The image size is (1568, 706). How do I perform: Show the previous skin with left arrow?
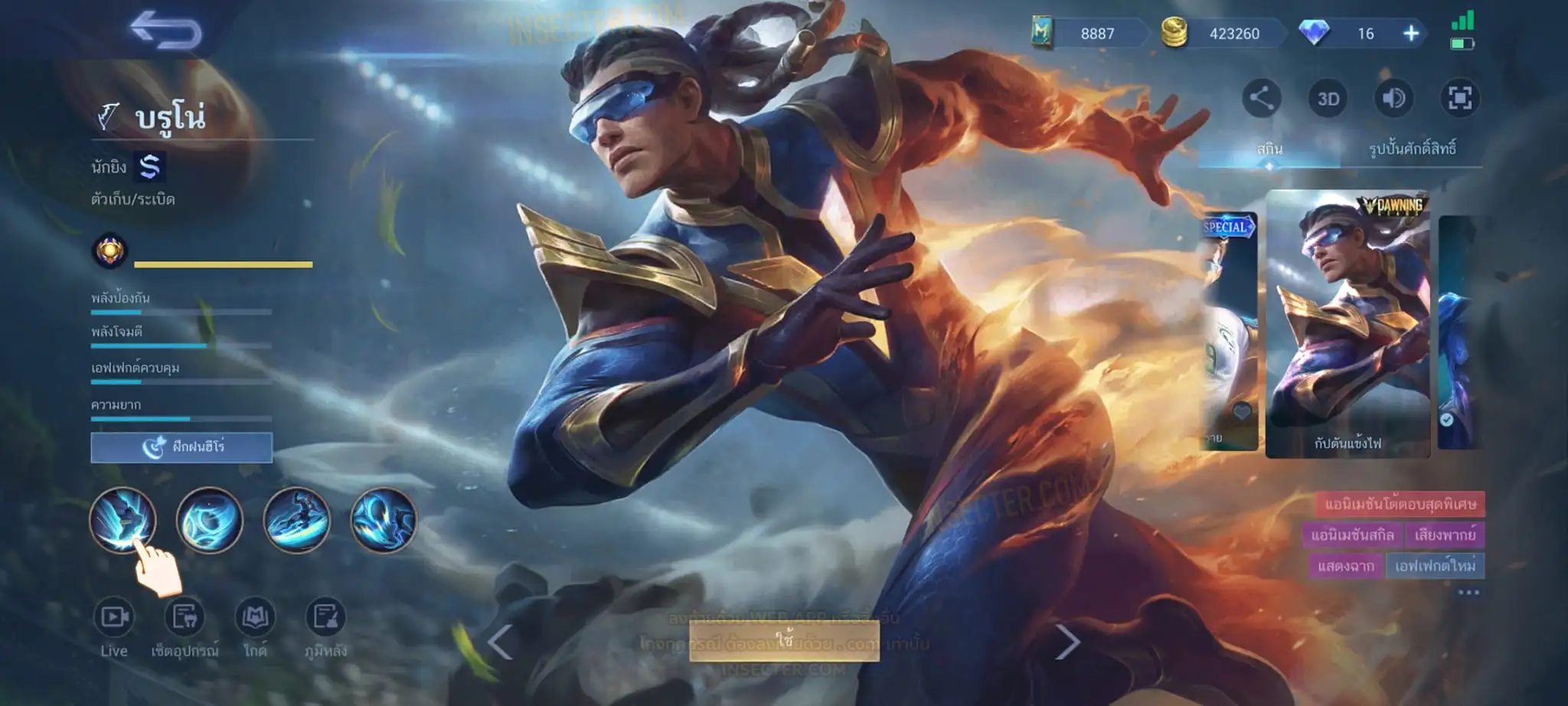[x=500, y=642]
